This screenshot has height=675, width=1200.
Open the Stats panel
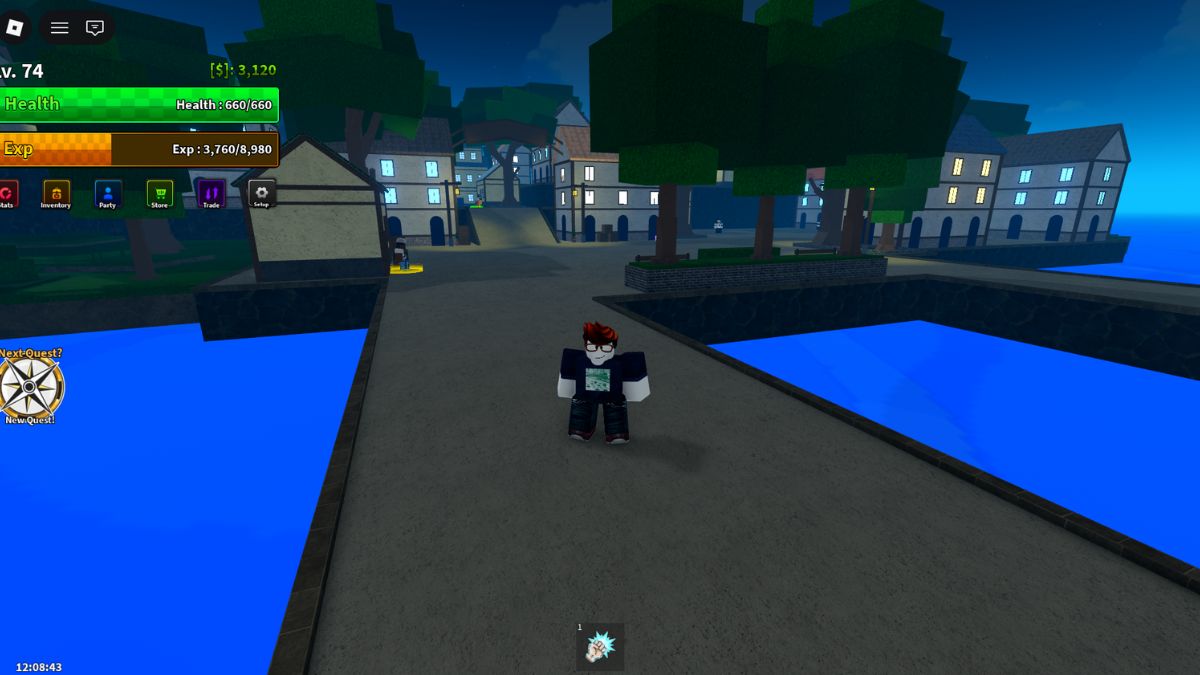click(7, 193)
